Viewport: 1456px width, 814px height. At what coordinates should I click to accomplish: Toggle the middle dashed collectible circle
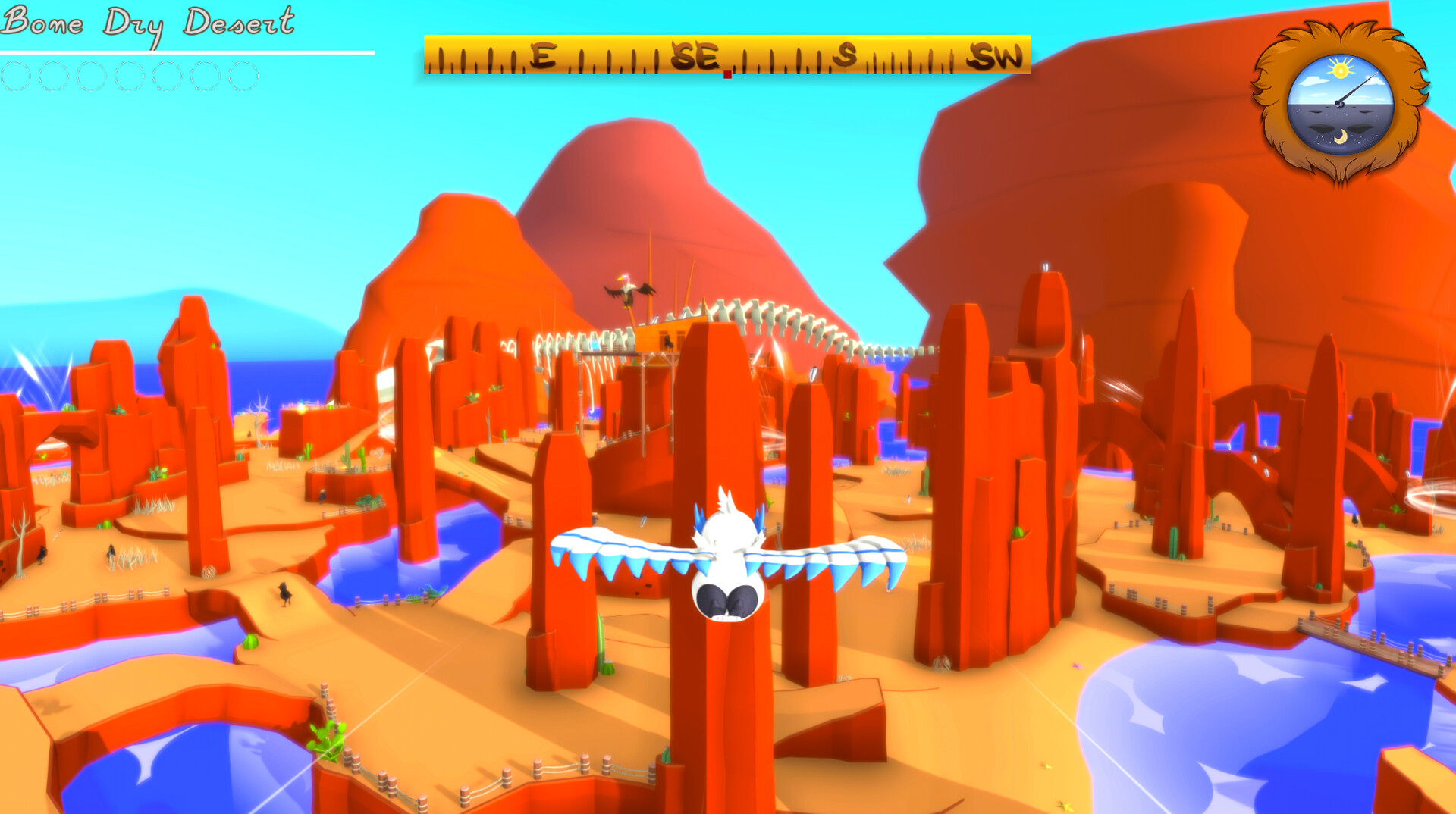point(130,76)
